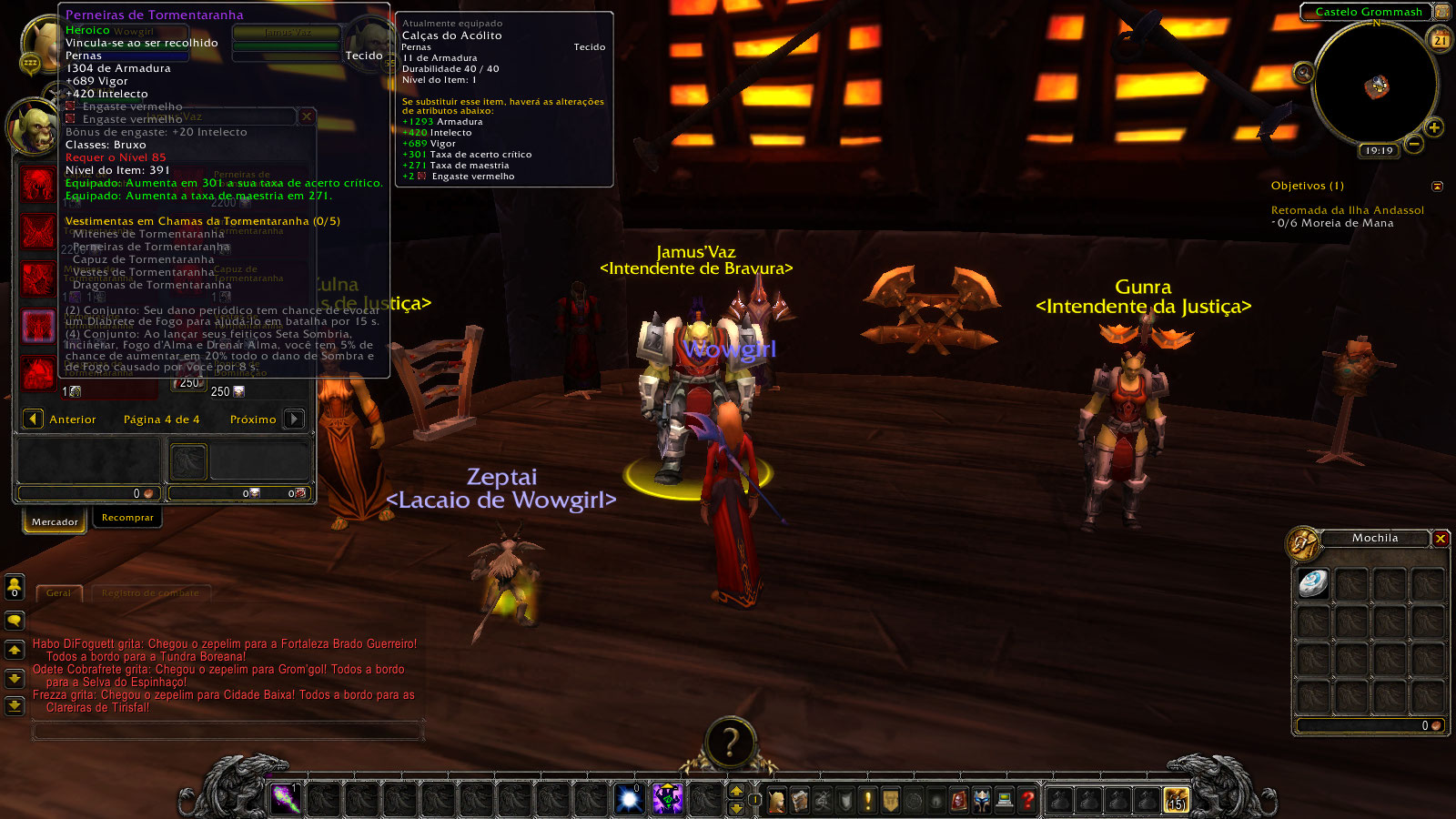Go to the previous merchant page (Anterior)

point(34,420)
